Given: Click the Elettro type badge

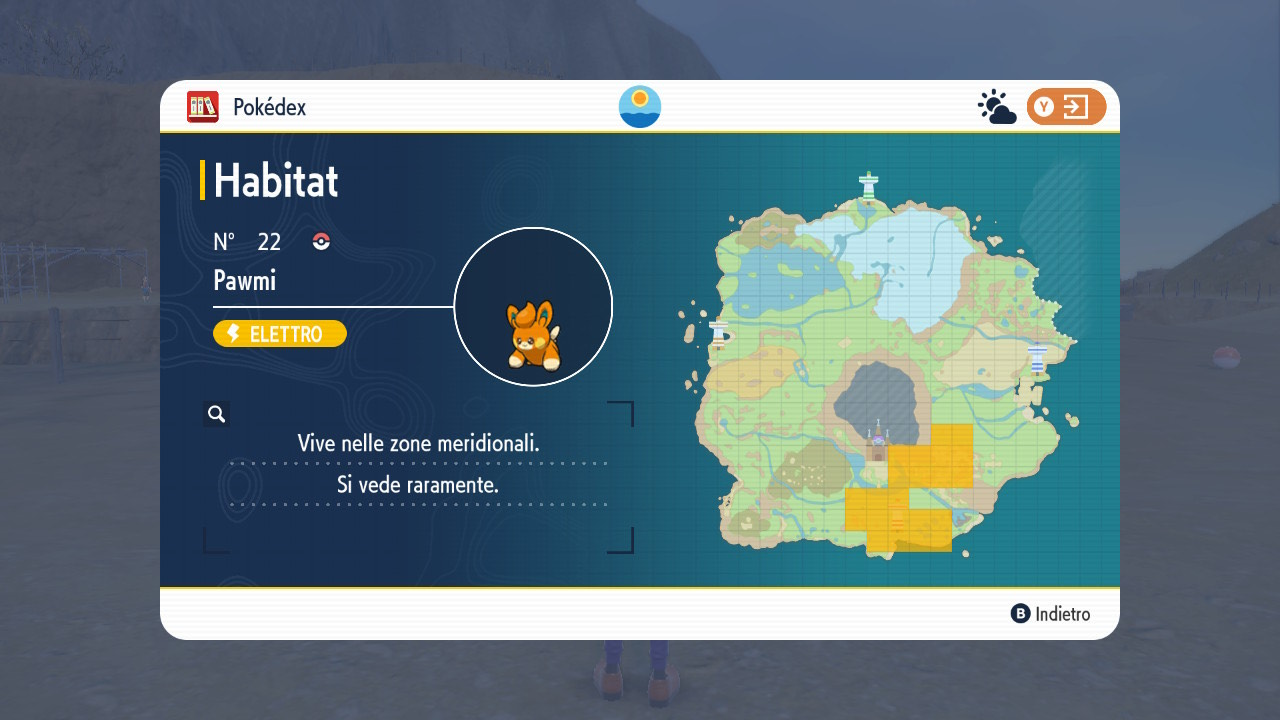Looking at the screenshot, I should coord(280,334).
